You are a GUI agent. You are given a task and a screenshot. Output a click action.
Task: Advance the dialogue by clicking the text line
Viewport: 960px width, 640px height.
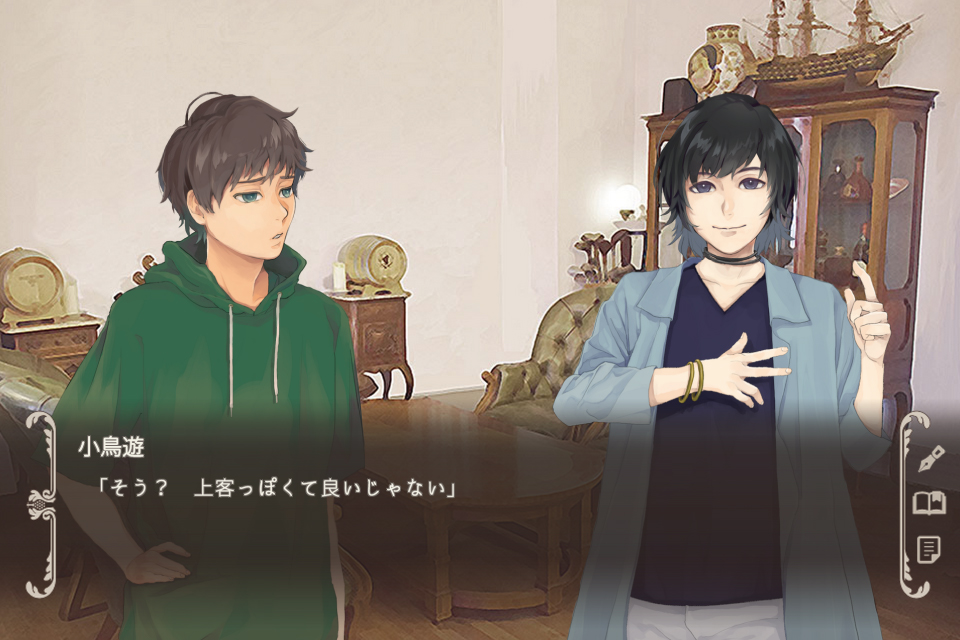[x=276, y=490]
